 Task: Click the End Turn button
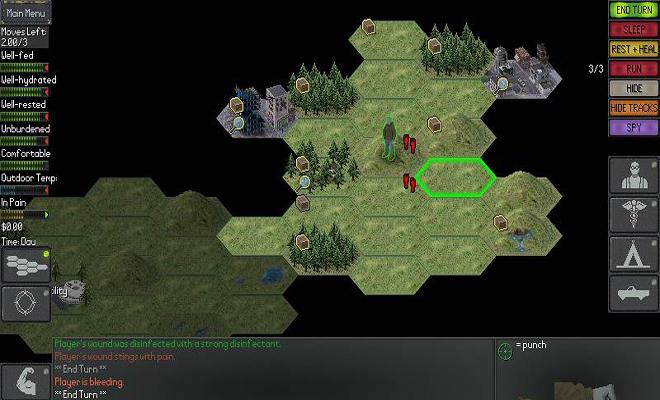point(633,10)
